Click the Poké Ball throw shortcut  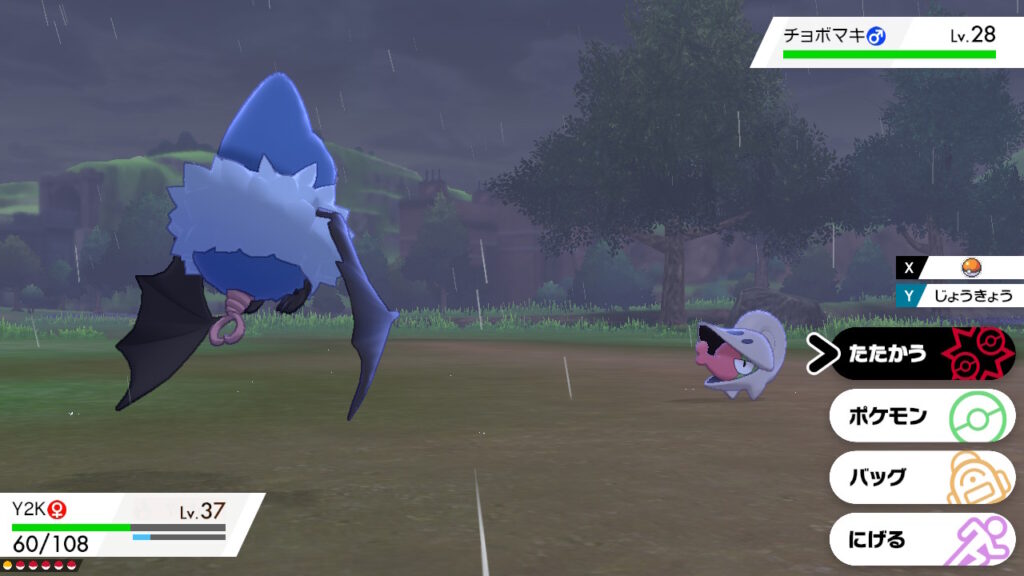coord(967,268)
